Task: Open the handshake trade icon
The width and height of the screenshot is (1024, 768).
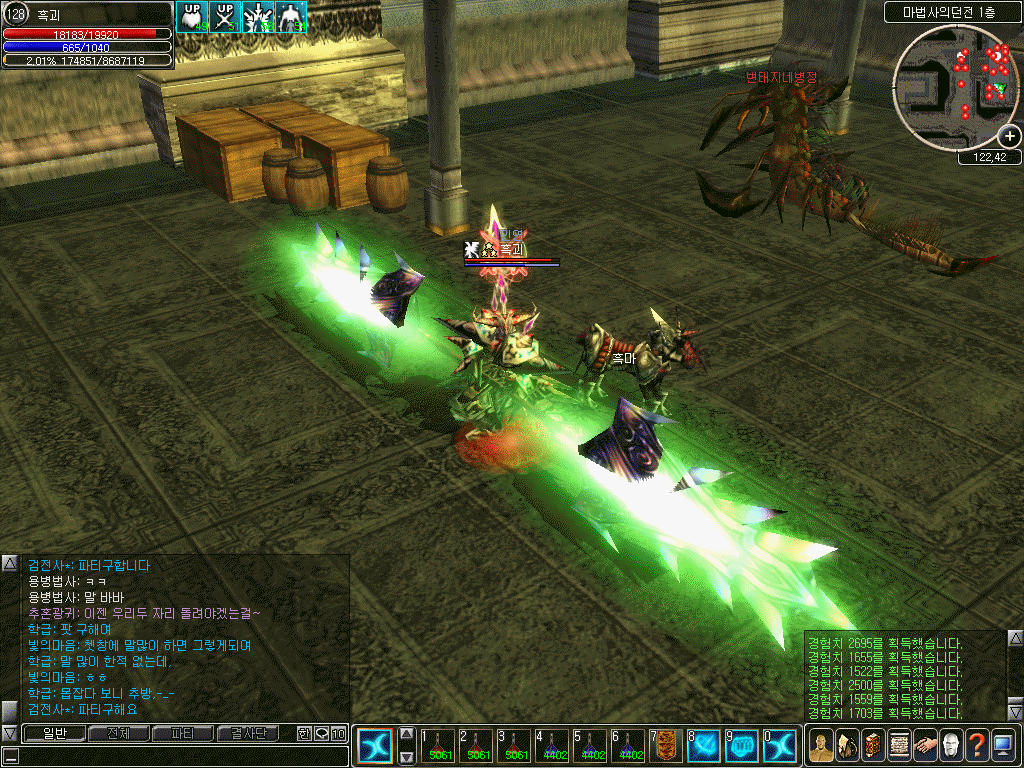Action: [925, 745]
